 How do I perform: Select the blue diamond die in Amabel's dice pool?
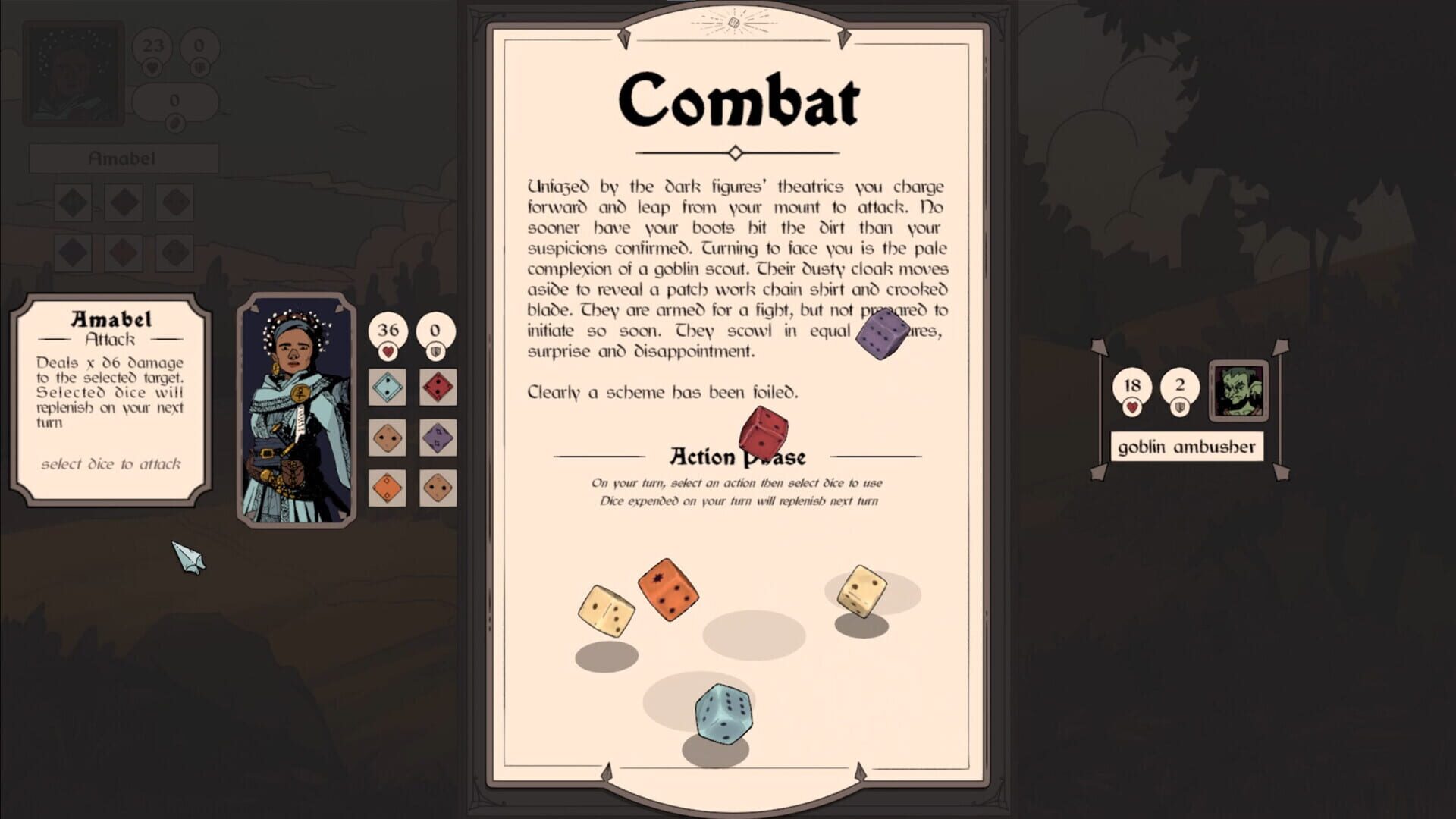(388, 387)
